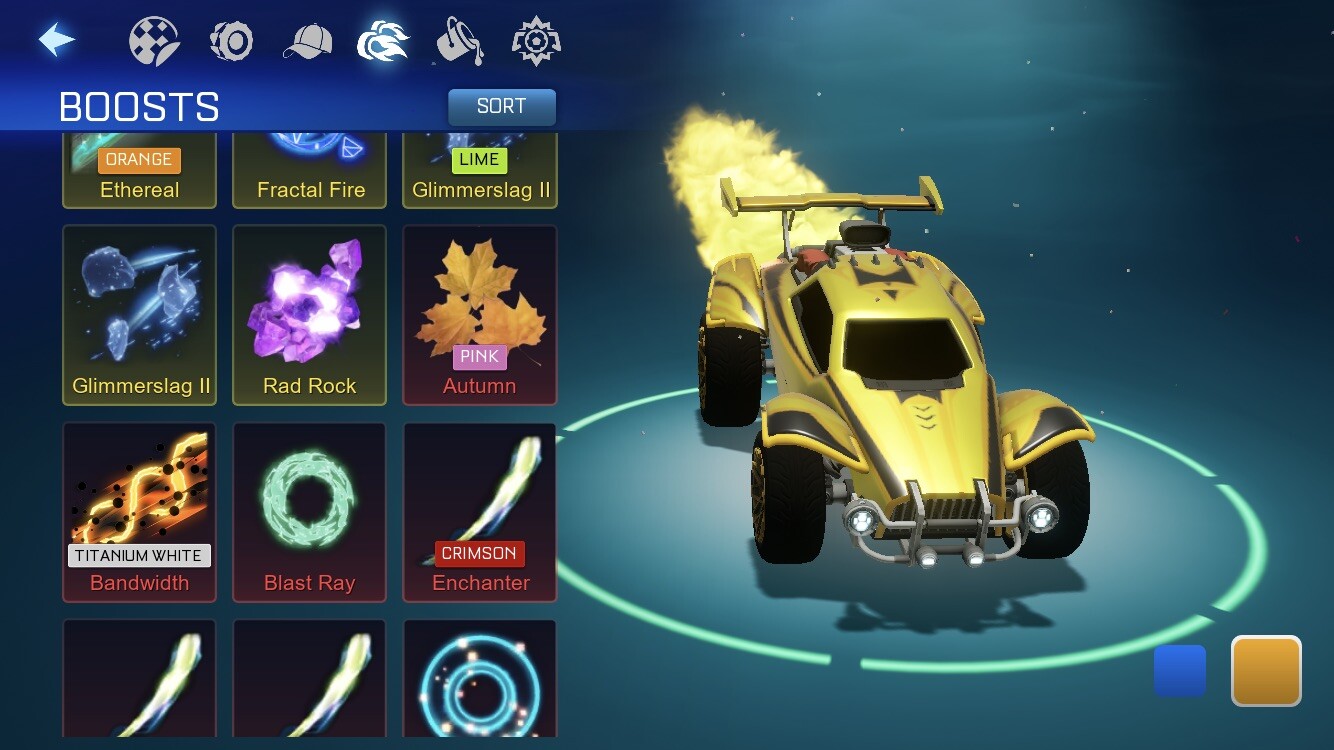Select the pink Autumn boost

click(480, 315)
